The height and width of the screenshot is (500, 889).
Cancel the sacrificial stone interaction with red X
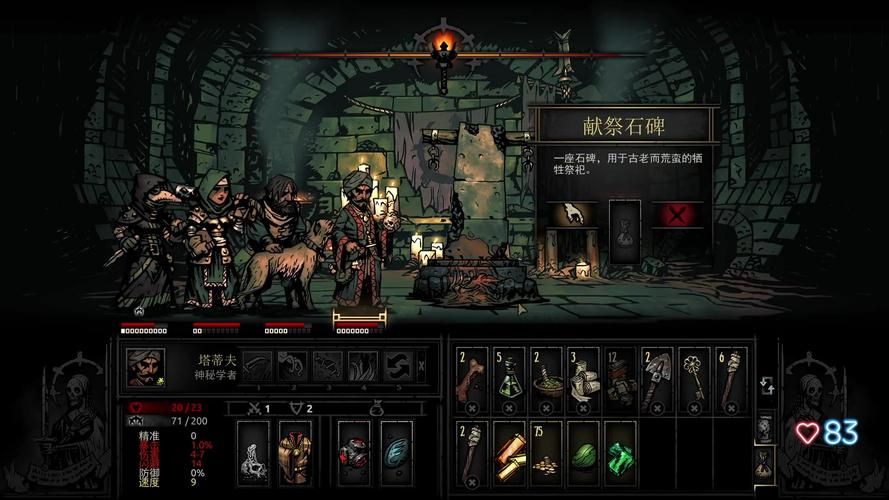(676, 216)
